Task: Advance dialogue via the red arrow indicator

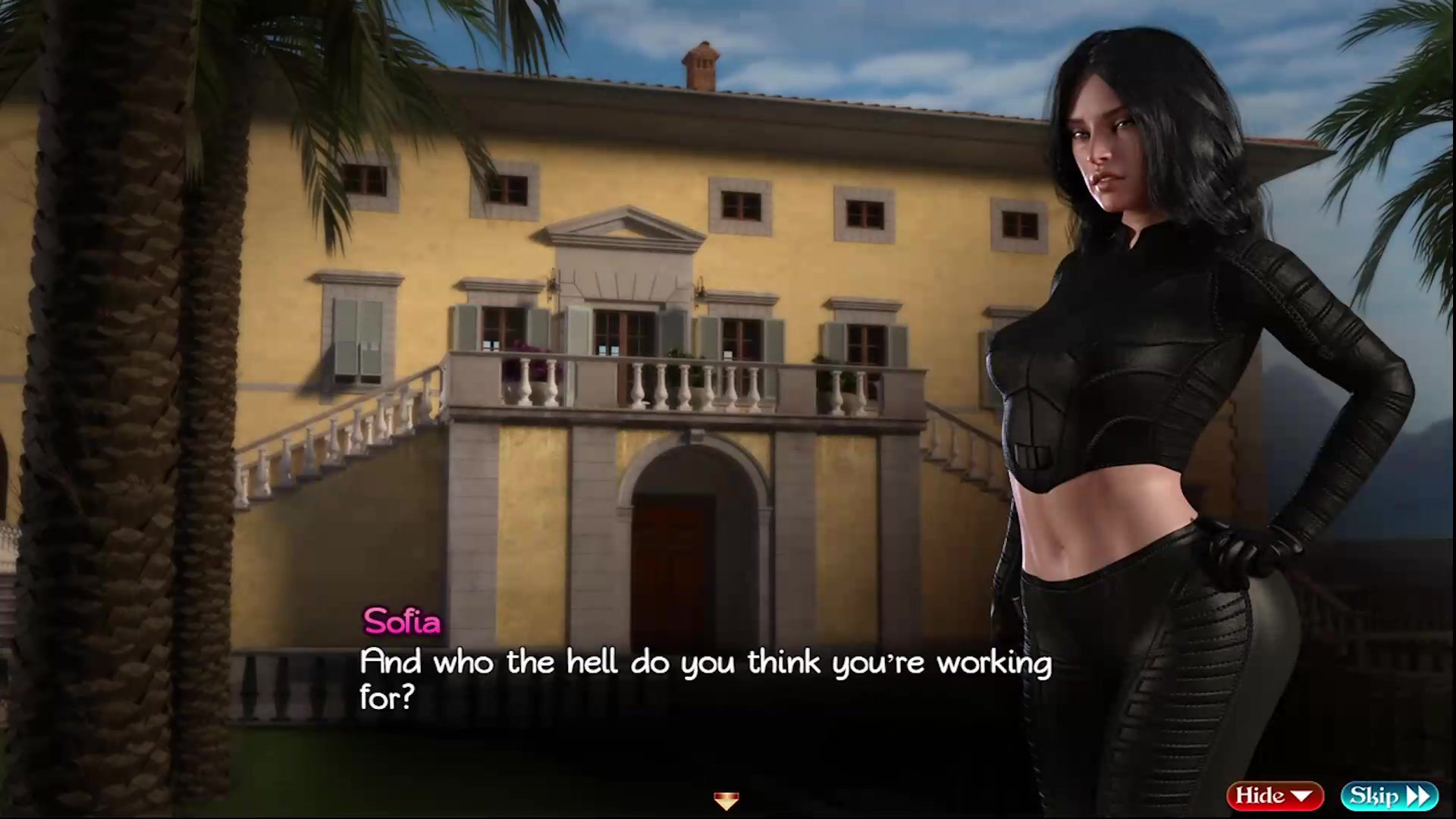Action: tap(726, 800)
